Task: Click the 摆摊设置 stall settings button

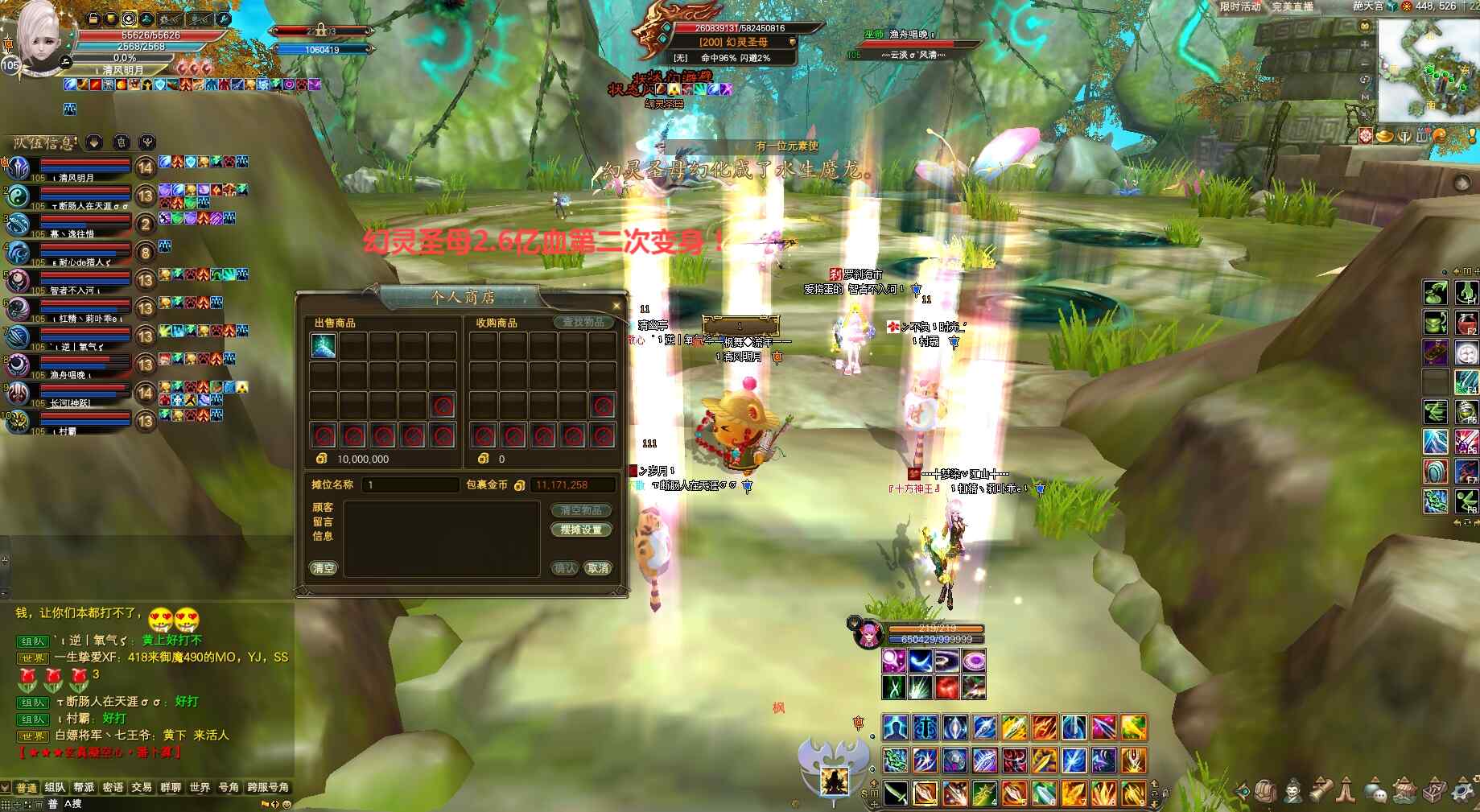Action: 581,530
